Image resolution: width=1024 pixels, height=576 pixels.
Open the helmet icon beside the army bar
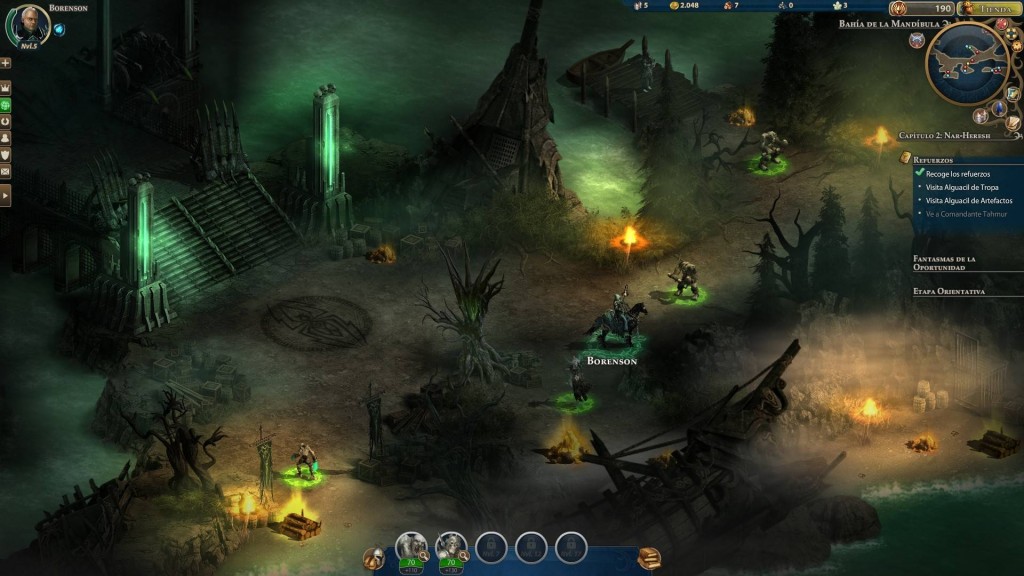(x=374, y=558)
